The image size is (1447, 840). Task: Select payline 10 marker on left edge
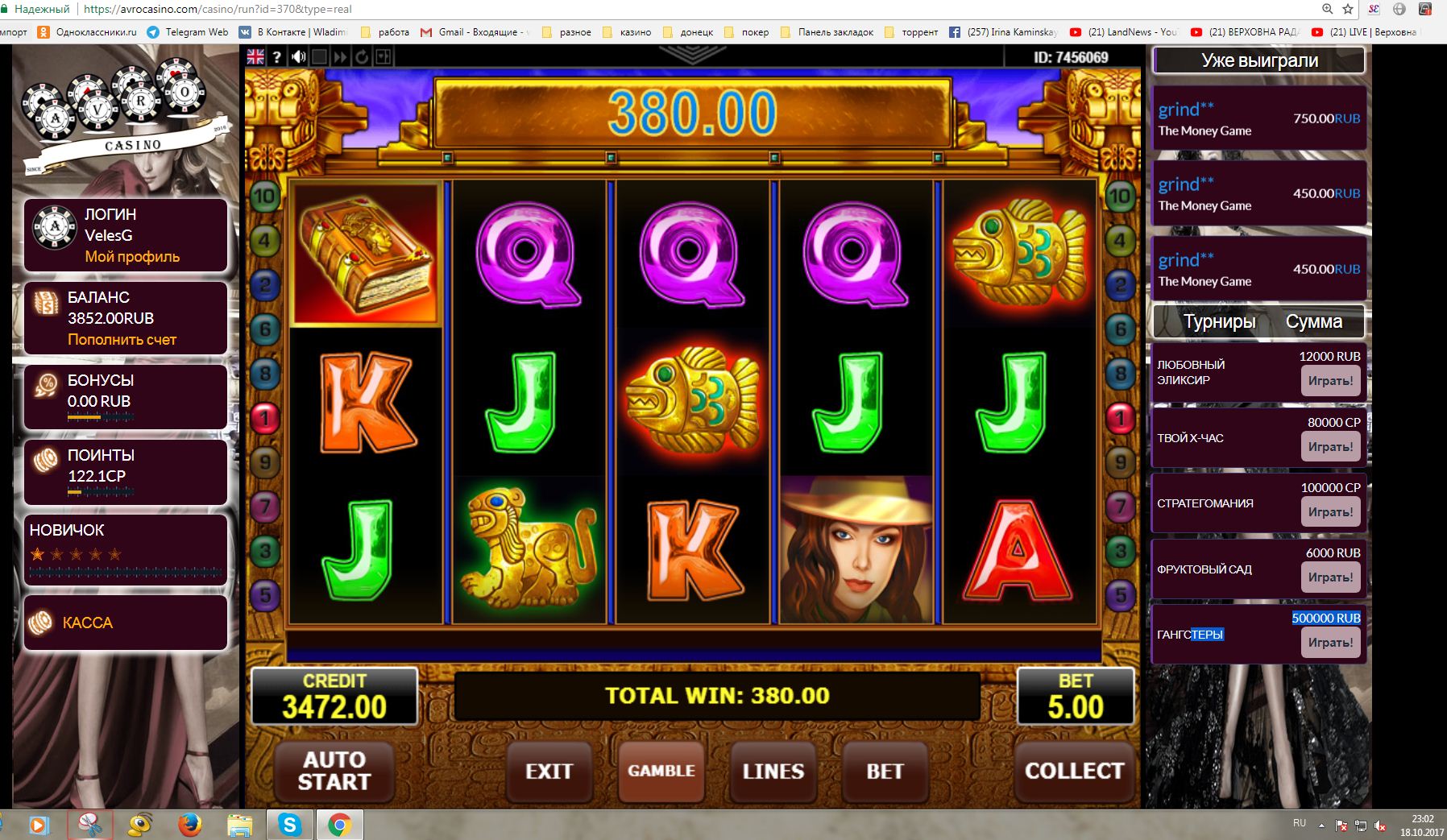tap(264, 196)
